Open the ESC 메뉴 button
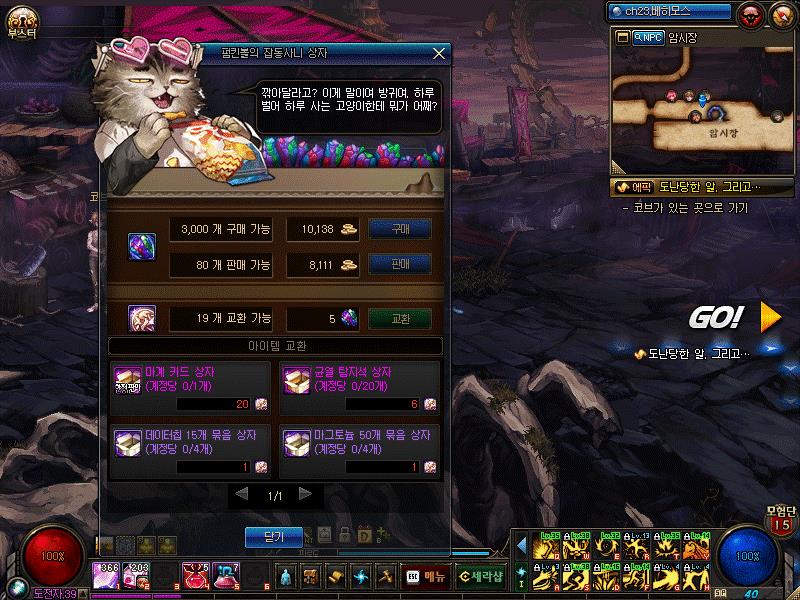Screen dimensions: 800x600 tap(426, 575)
